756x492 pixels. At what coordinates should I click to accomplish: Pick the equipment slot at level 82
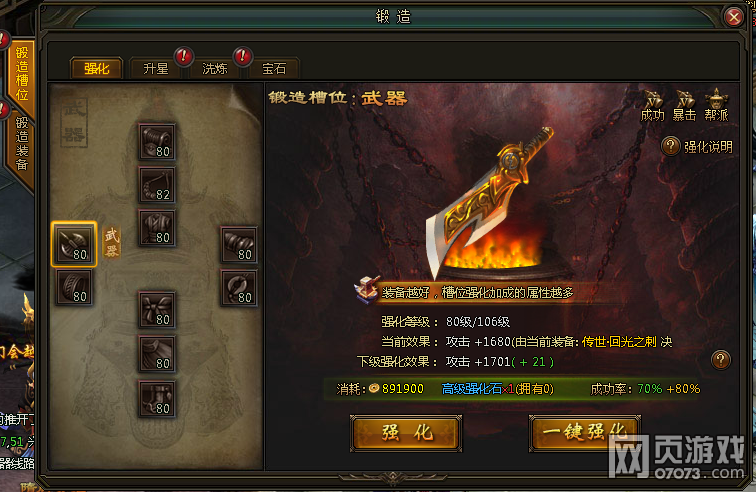click(157, 184)
